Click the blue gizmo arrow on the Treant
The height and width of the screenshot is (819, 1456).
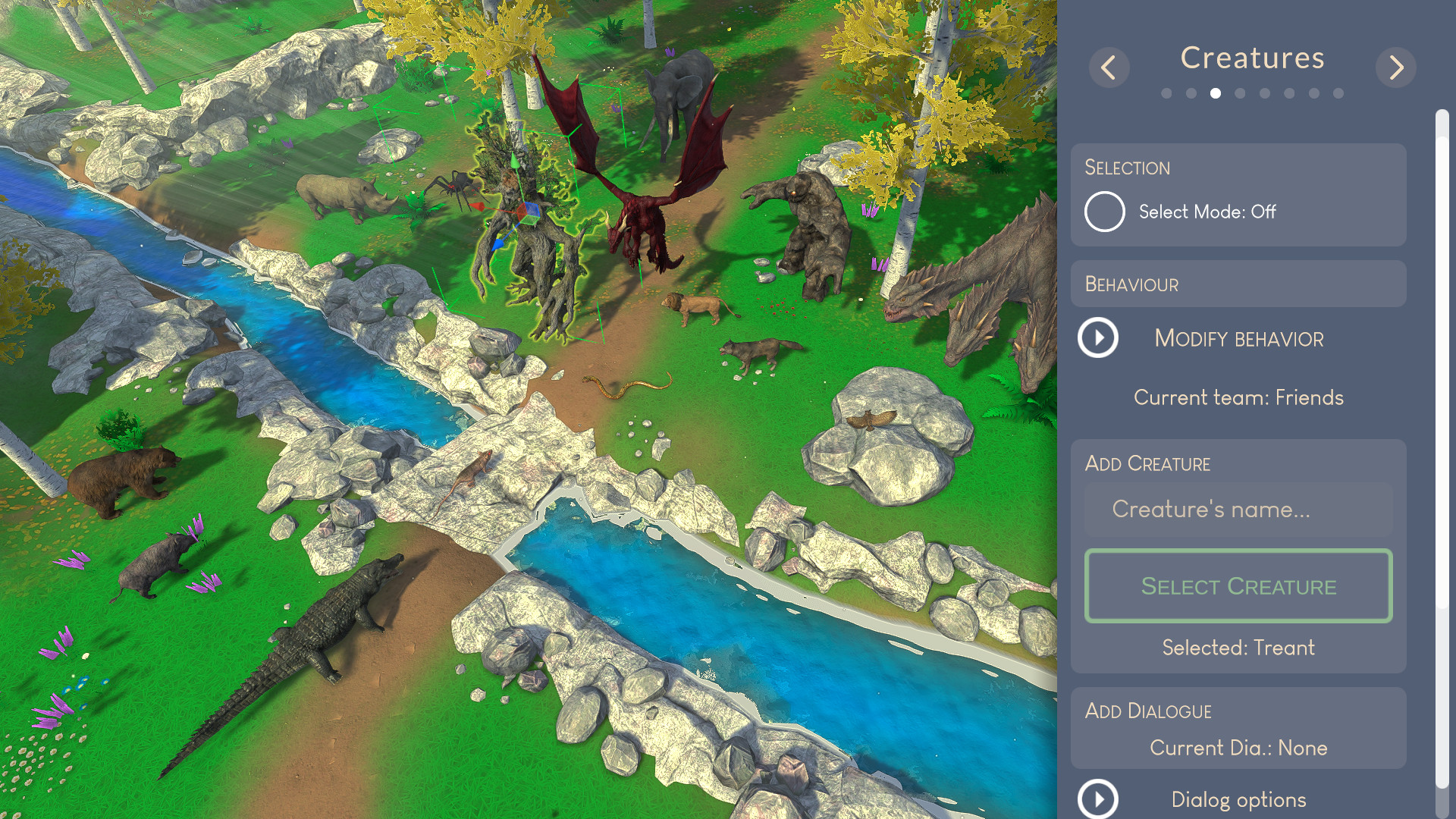(497, 245)
